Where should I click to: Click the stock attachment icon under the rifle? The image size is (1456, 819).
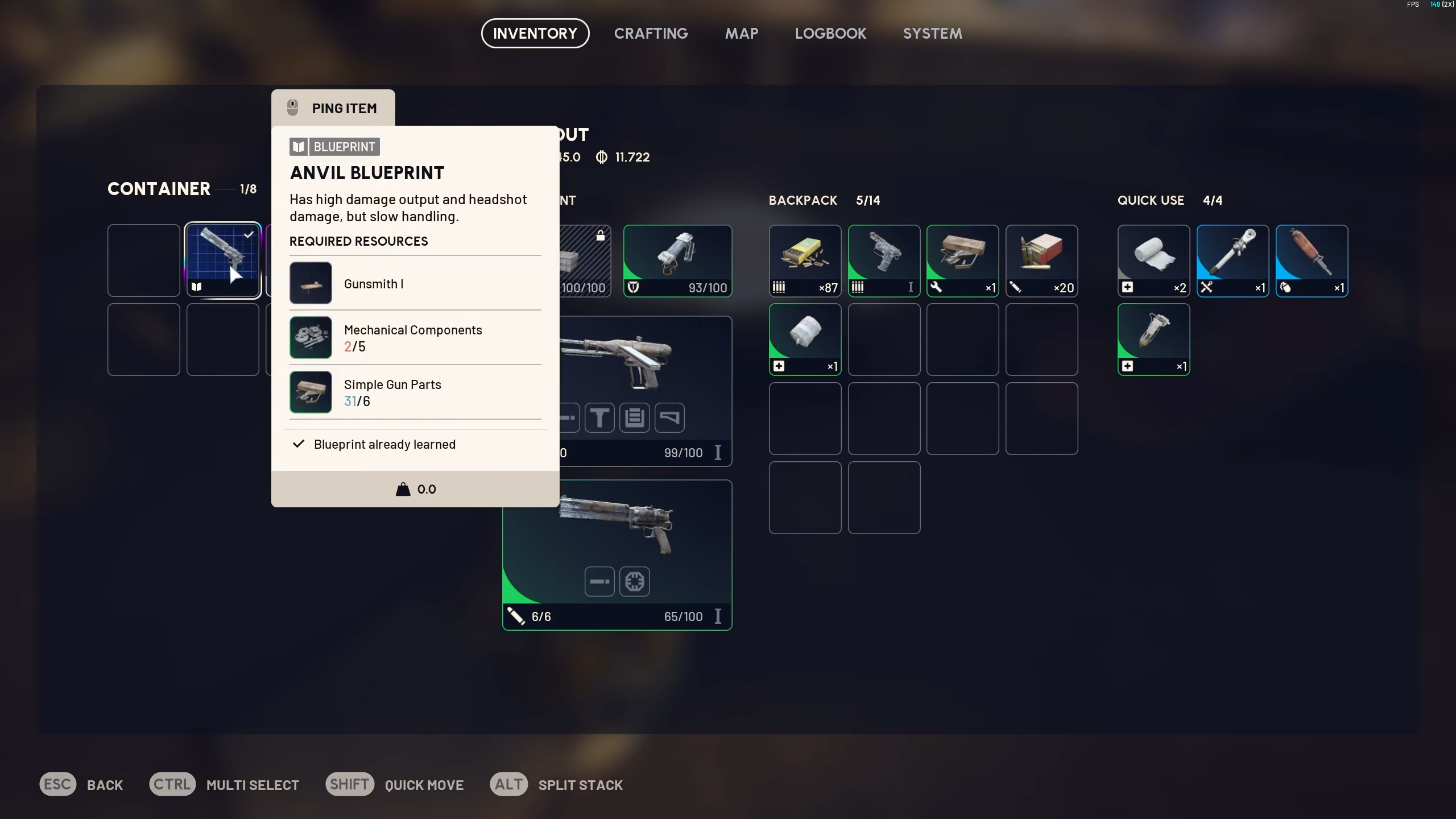click(669, 417)
